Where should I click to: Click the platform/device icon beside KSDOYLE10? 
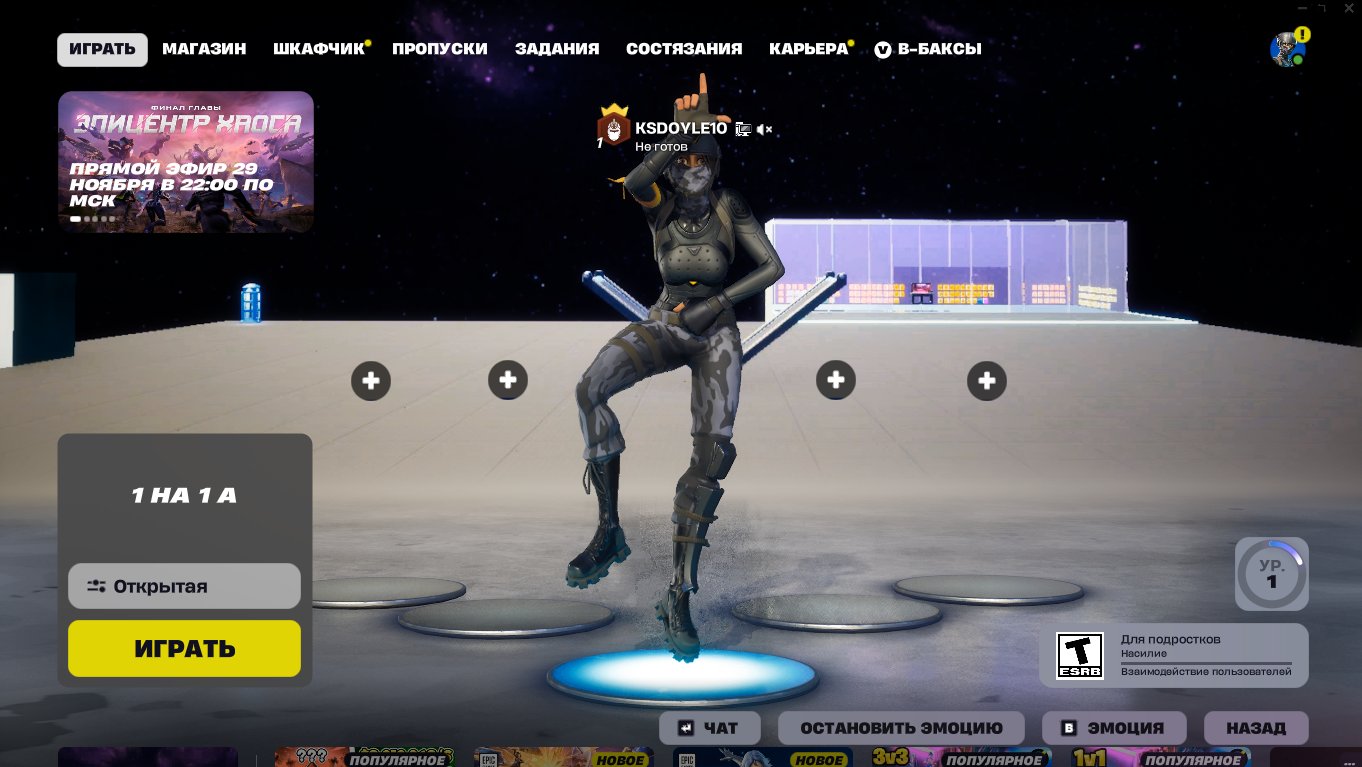tap(741, 129)
